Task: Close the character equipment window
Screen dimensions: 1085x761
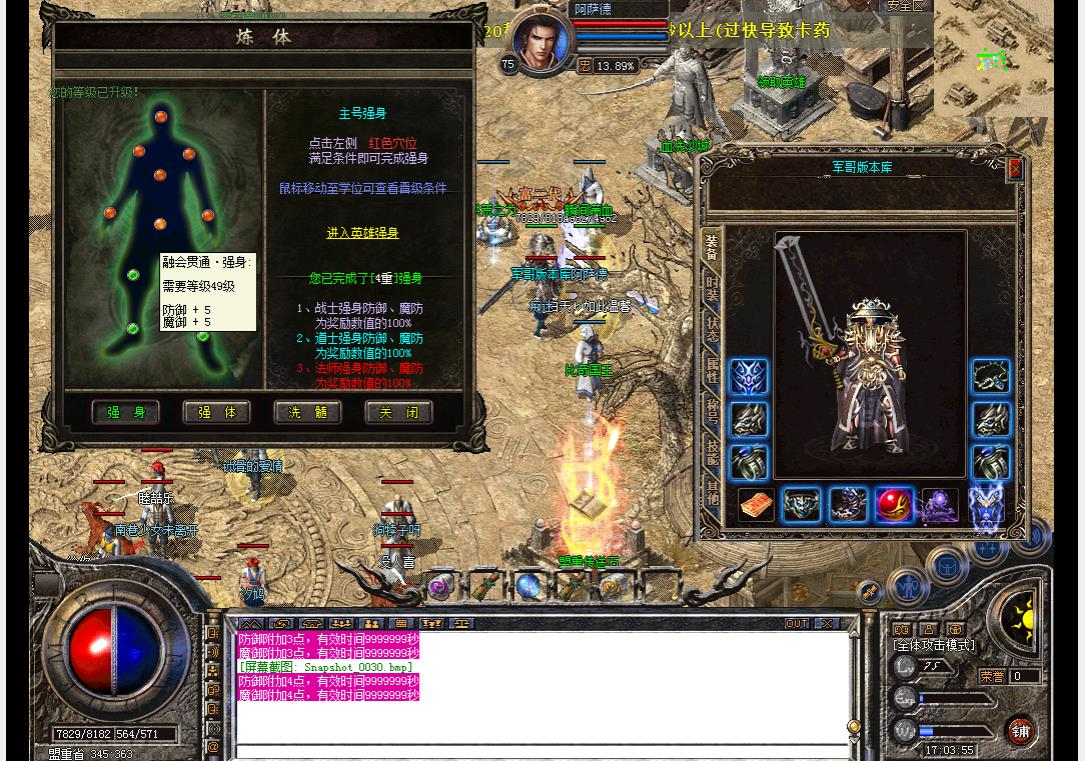Action: (1015, 169)
